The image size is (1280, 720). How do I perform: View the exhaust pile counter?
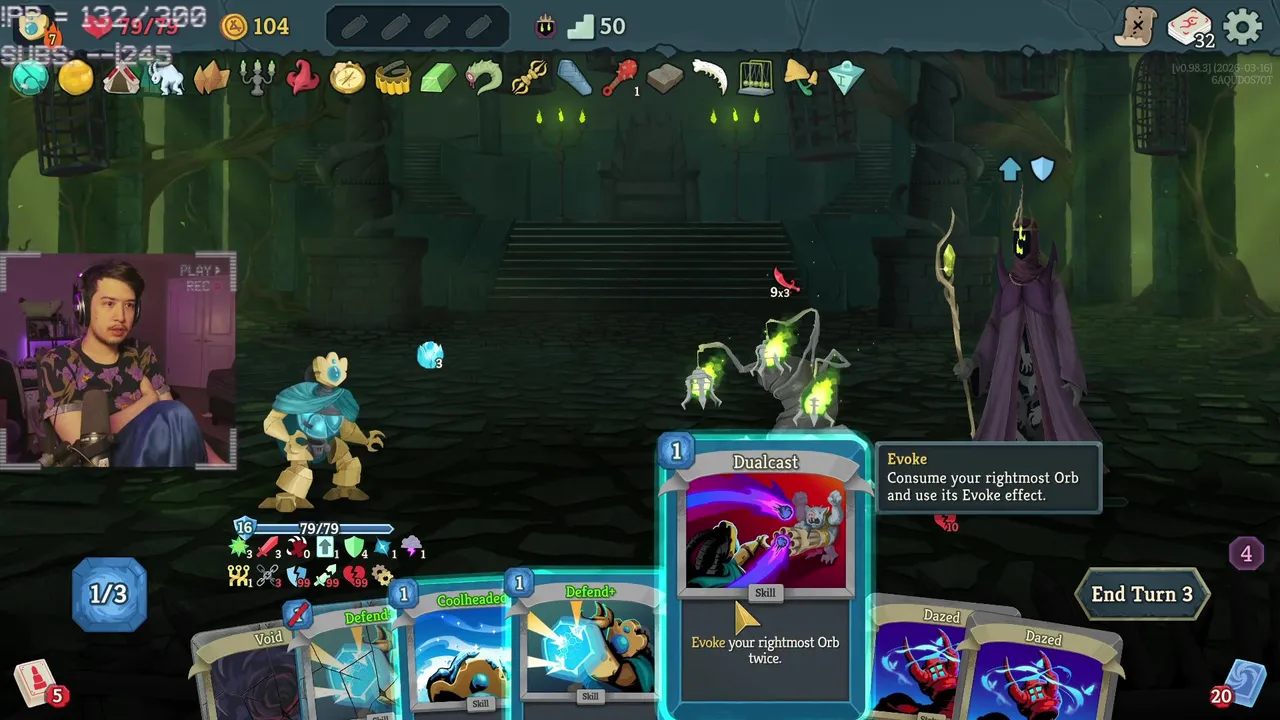point(1246,553)
